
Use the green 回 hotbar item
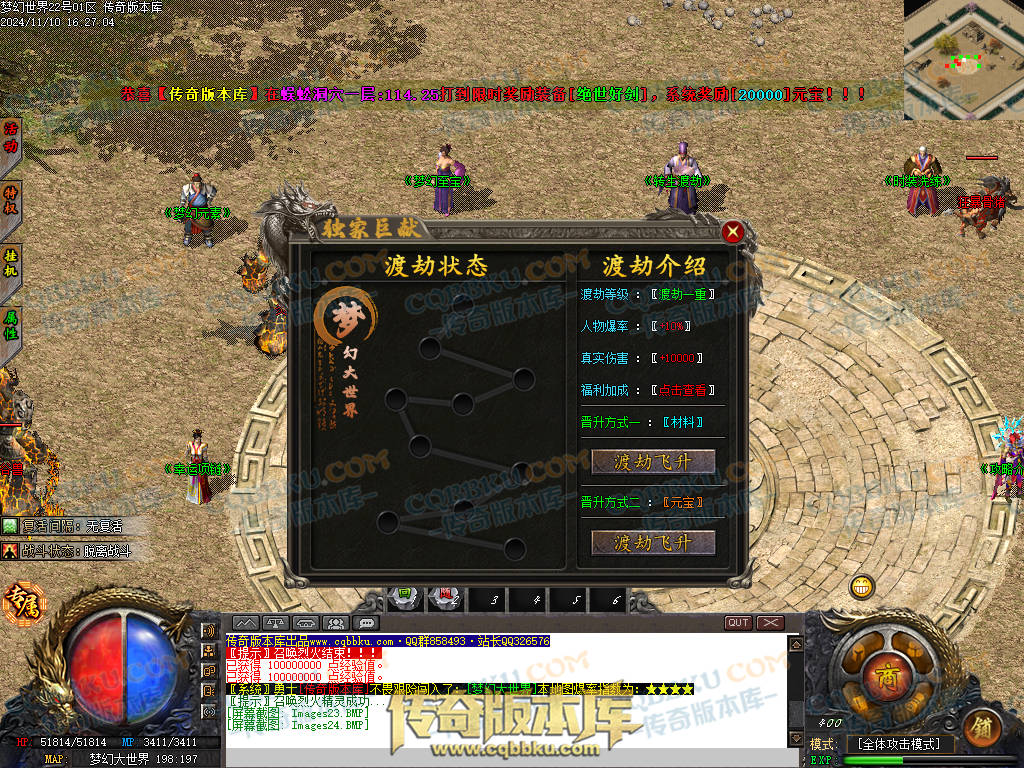pos(403,597)
